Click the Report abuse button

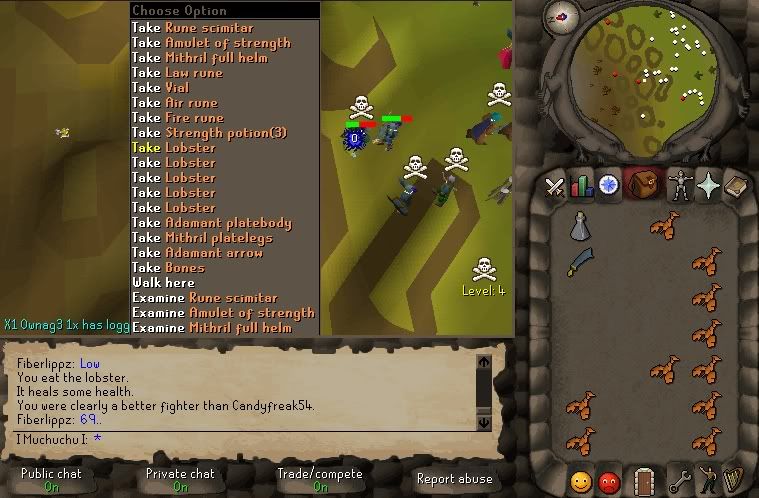click(x=454, y=479)
